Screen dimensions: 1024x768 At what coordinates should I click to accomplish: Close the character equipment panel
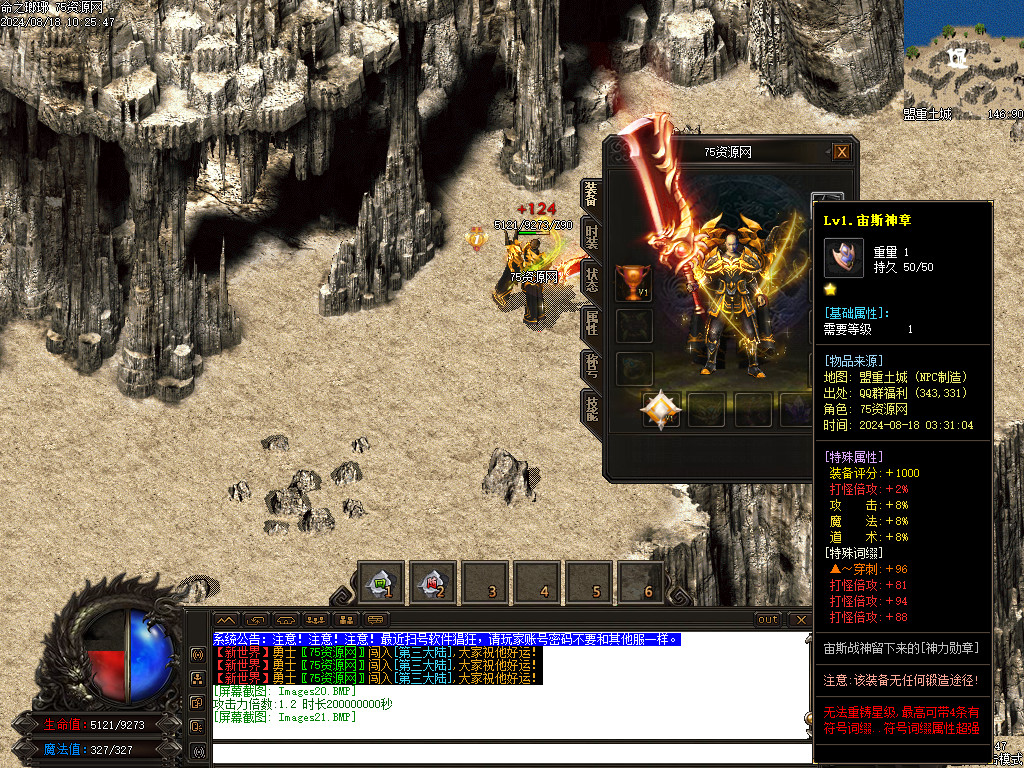[x=842, y=152]
